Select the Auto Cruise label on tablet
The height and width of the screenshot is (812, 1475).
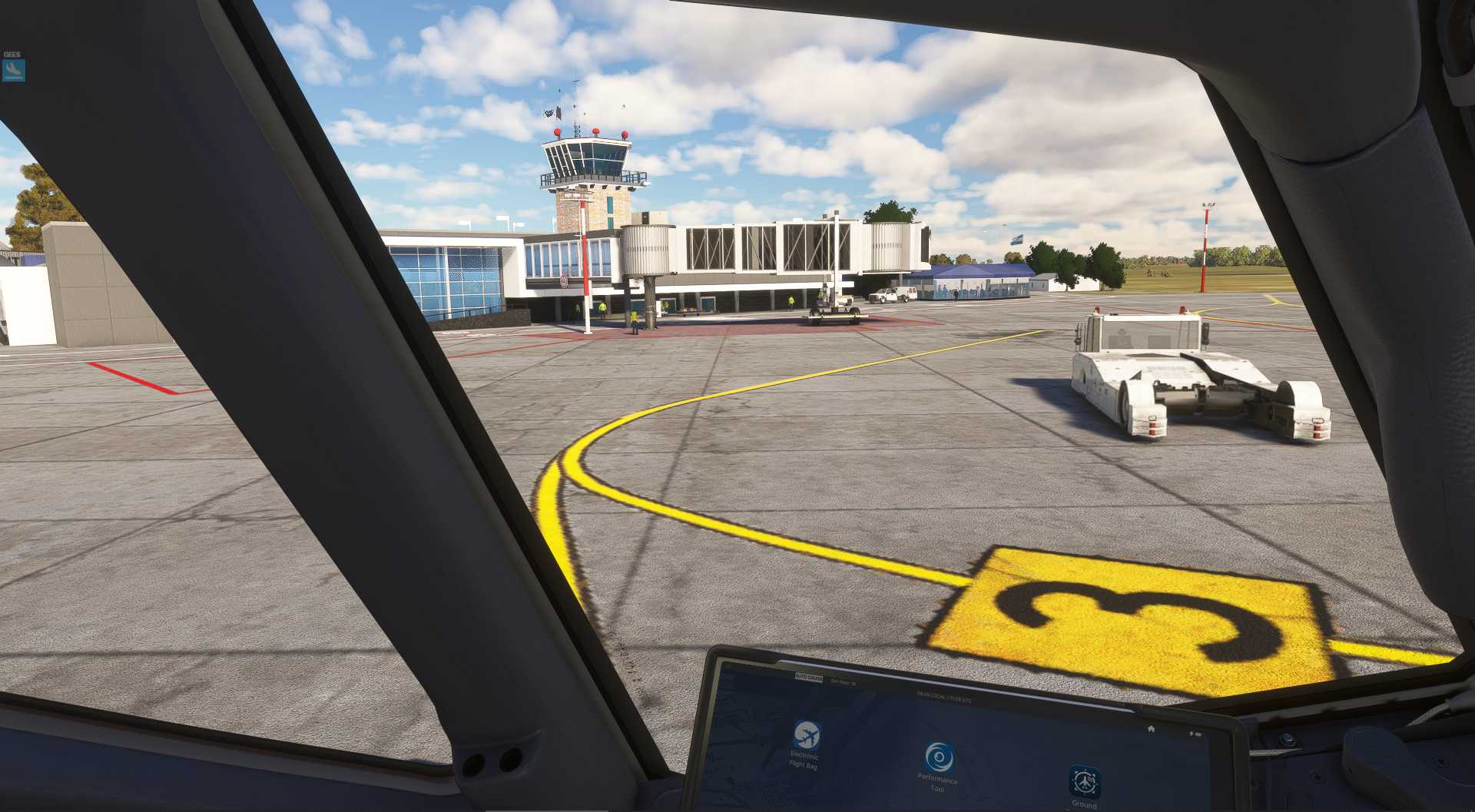coord(808,678)
